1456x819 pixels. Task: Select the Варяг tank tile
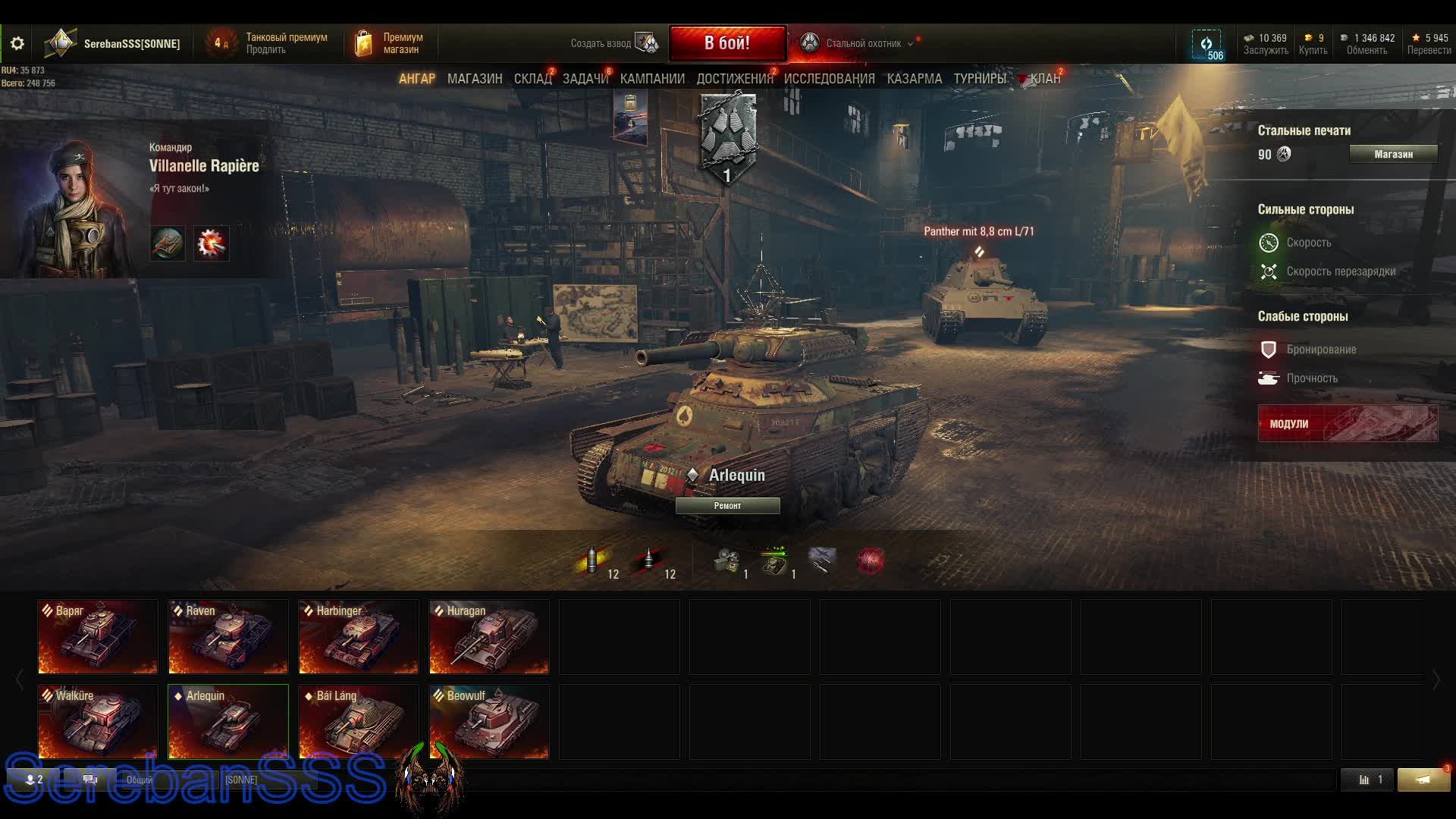98,637
